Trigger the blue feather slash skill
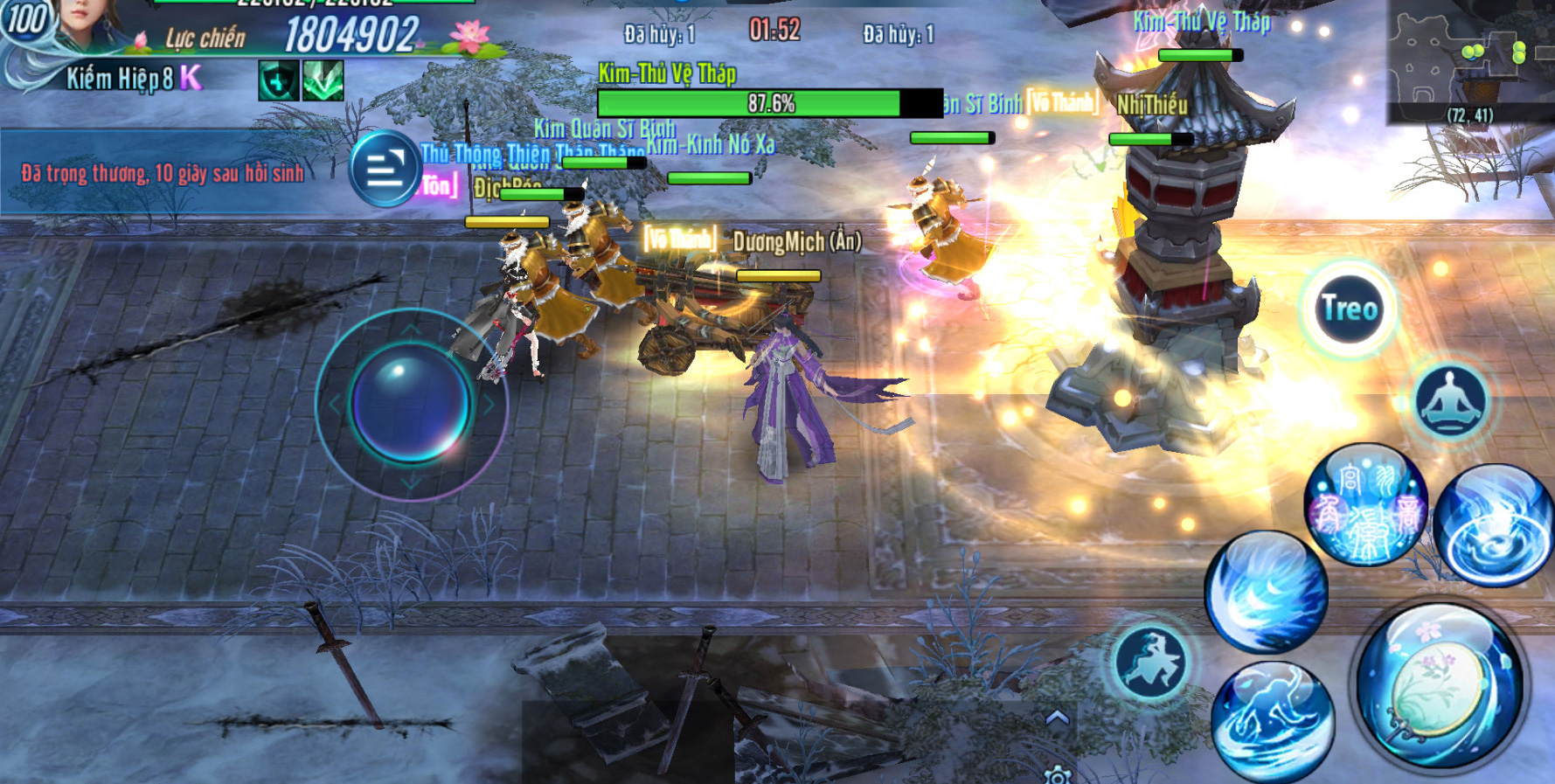The image size is (1555, 784). coord(1265,592)
